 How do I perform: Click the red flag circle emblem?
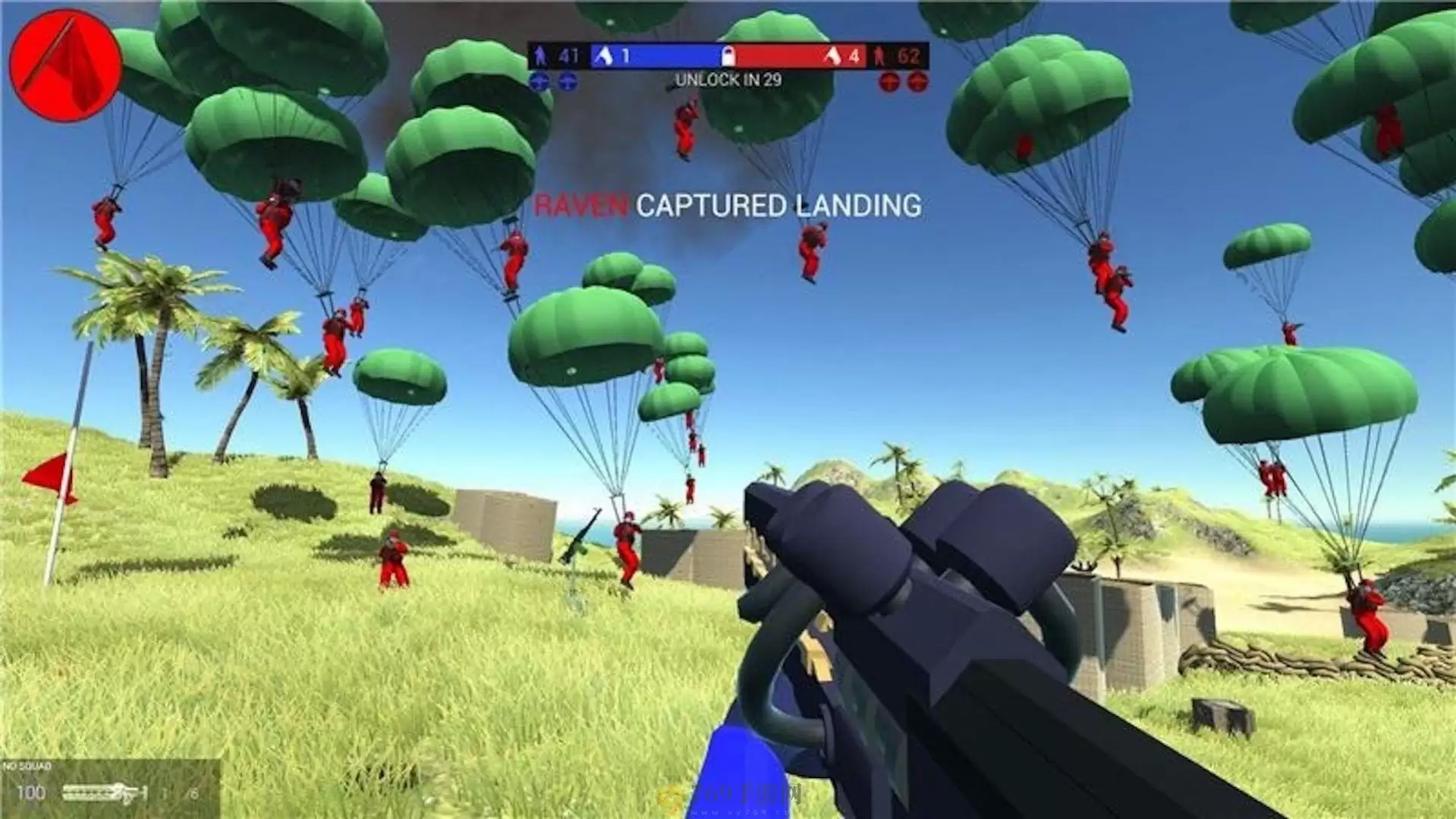[x=65, y=65]
